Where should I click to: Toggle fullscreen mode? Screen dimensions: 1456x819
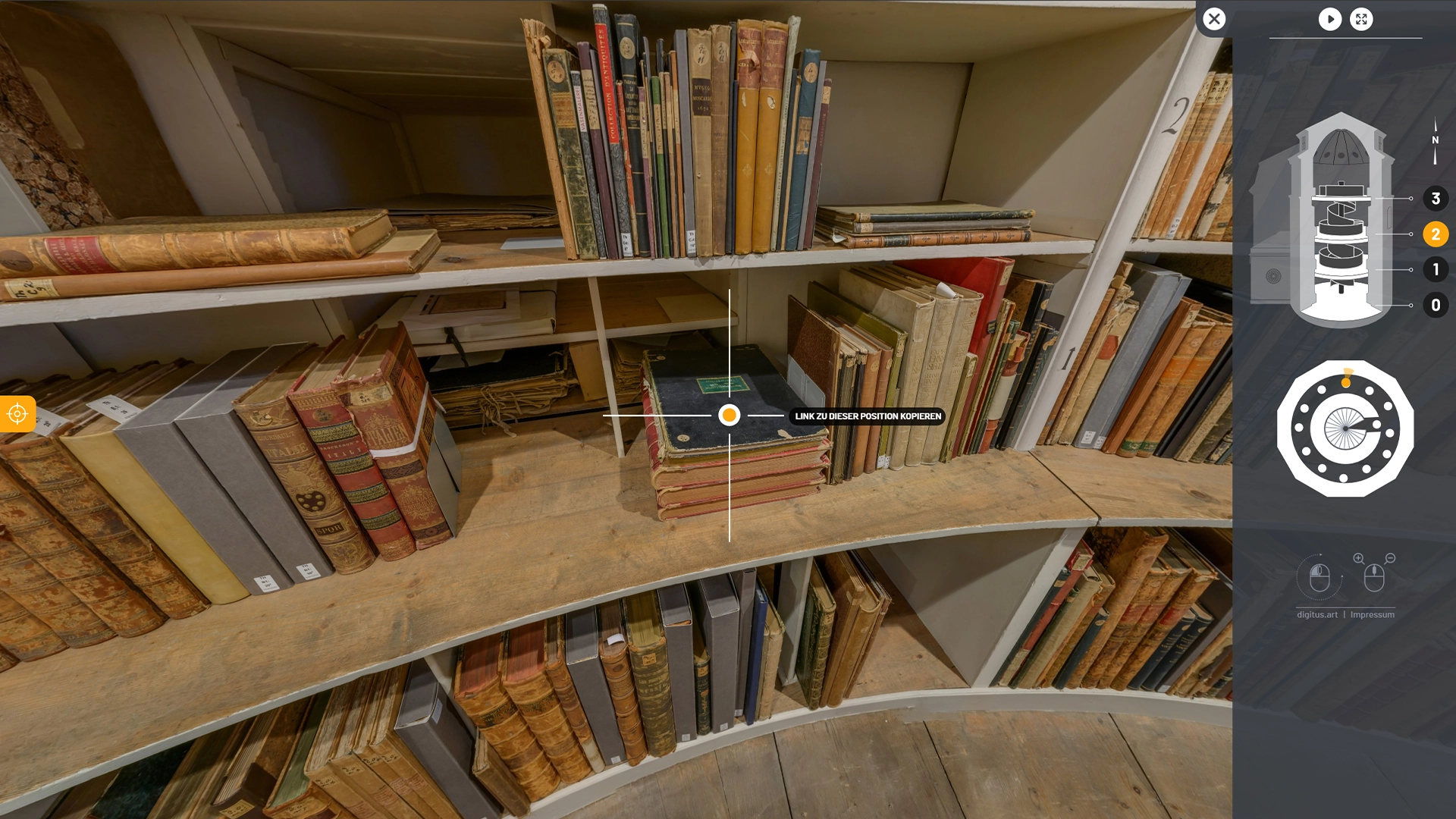coord(1362,20)
